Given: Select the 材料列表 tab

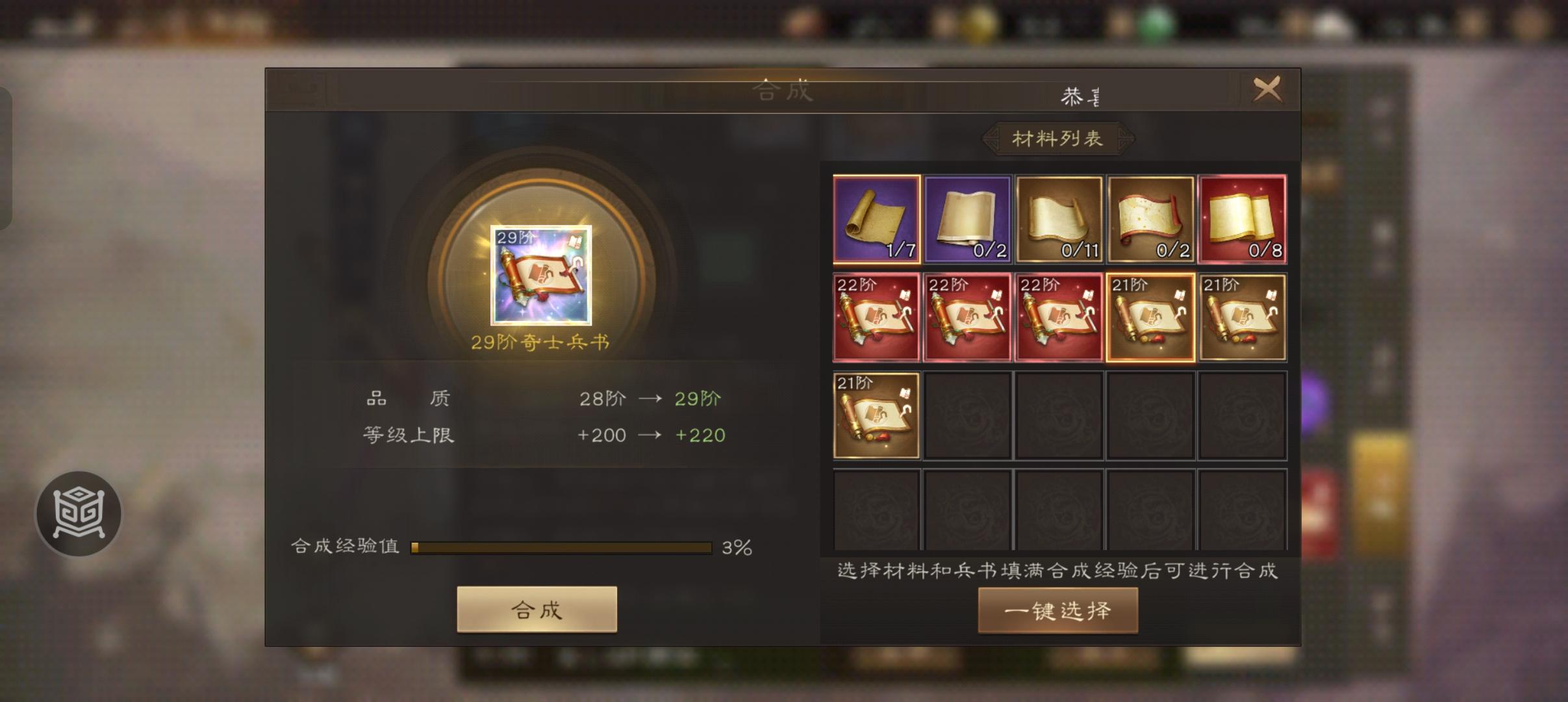Looking at the screenshot, I should [x=1057, y=136].
